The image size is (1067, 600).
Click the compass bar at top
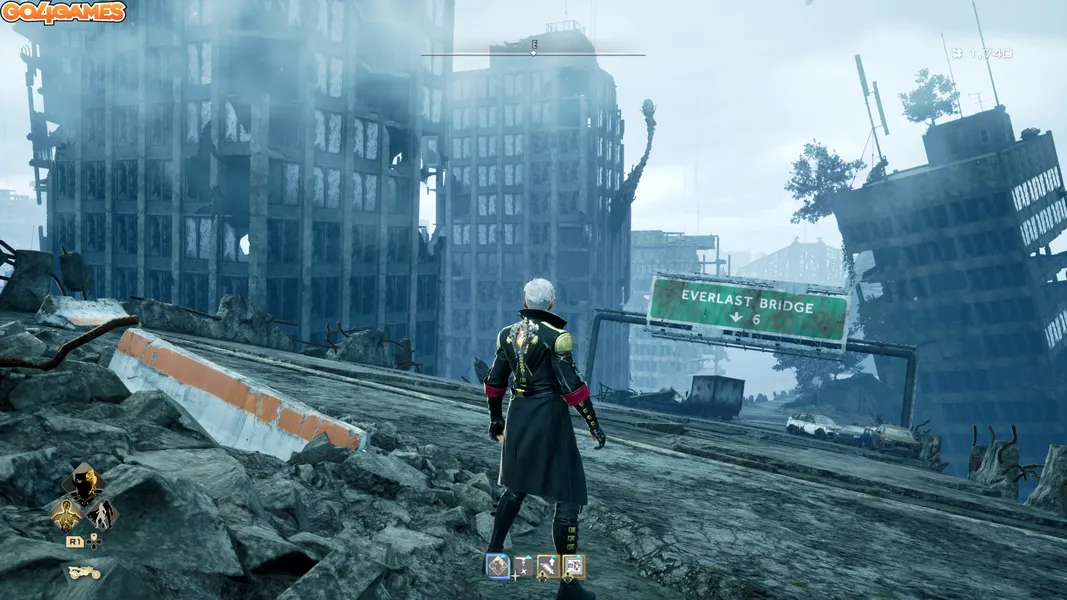pos(533,54)
